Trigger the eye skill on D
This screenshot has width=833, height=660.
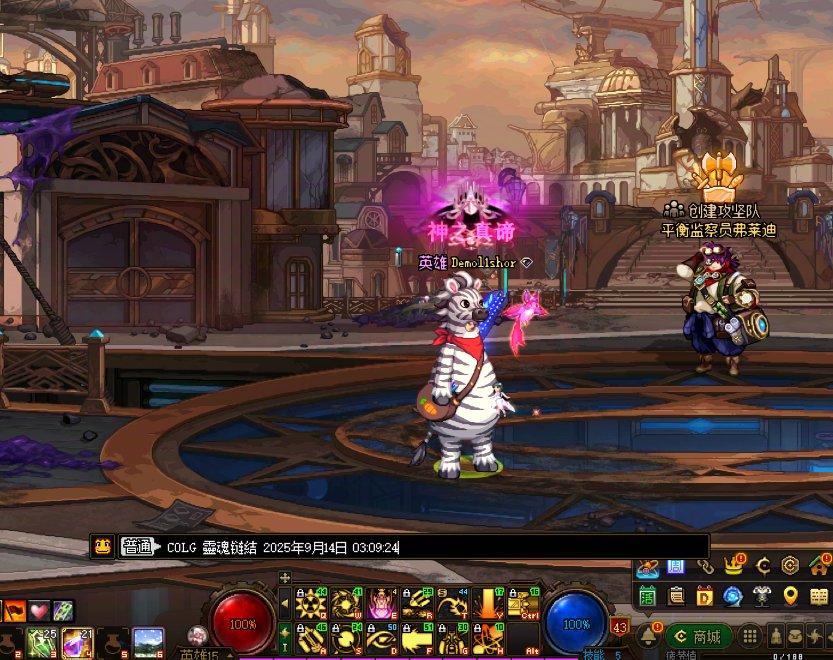(382, 637)
